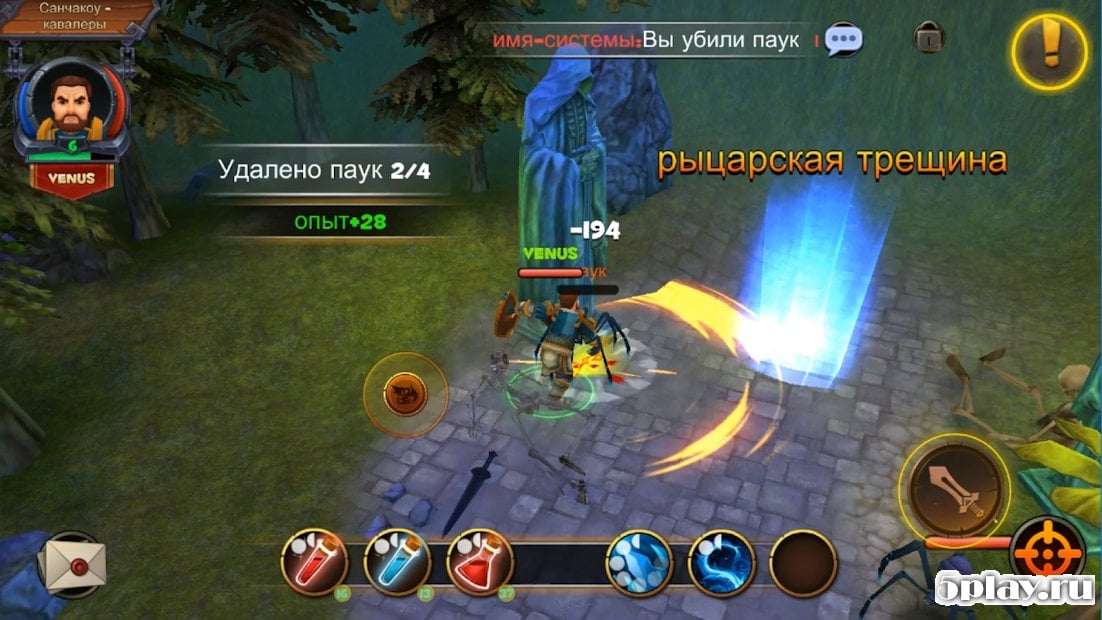Use the red vial health potion
The height and width of the screenshot is (620, 1102).
coord(315,563)
